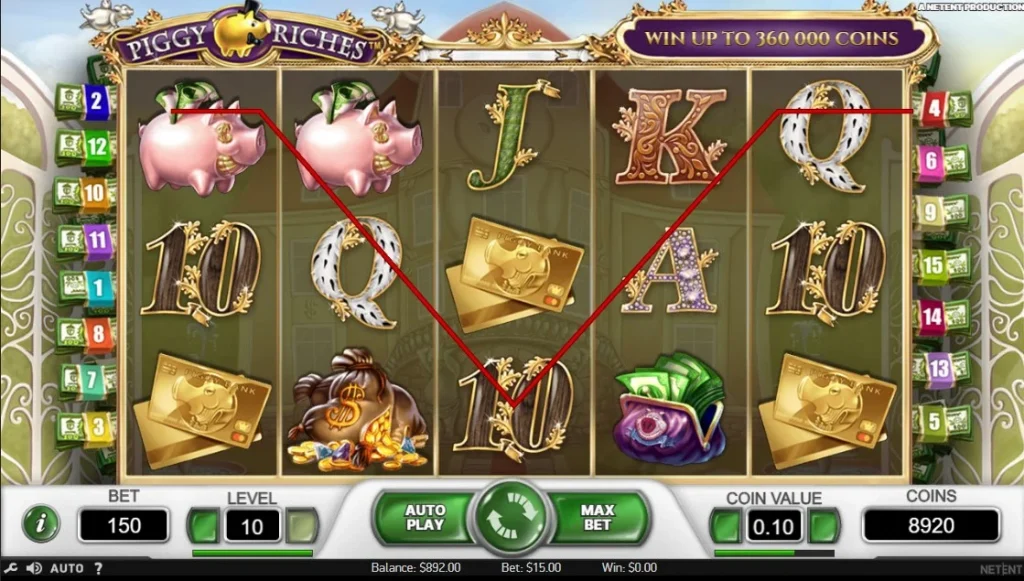Lower the coin value
Image resolution: width=1024 pixels, height=581 pixels.
pyautogui.click(x=727, y=525)
